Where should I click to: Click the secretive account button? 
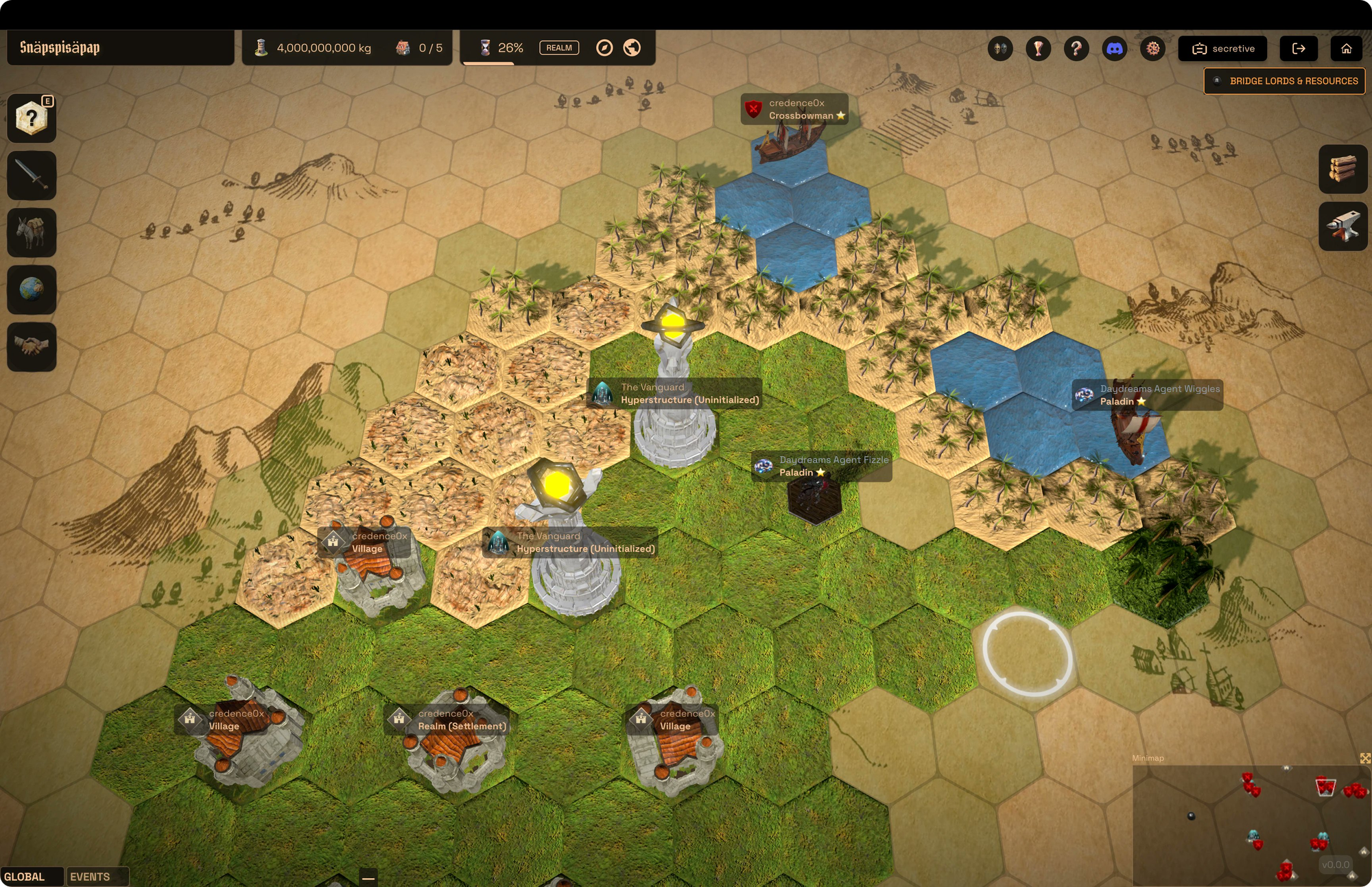click(x=1222, y=48)
